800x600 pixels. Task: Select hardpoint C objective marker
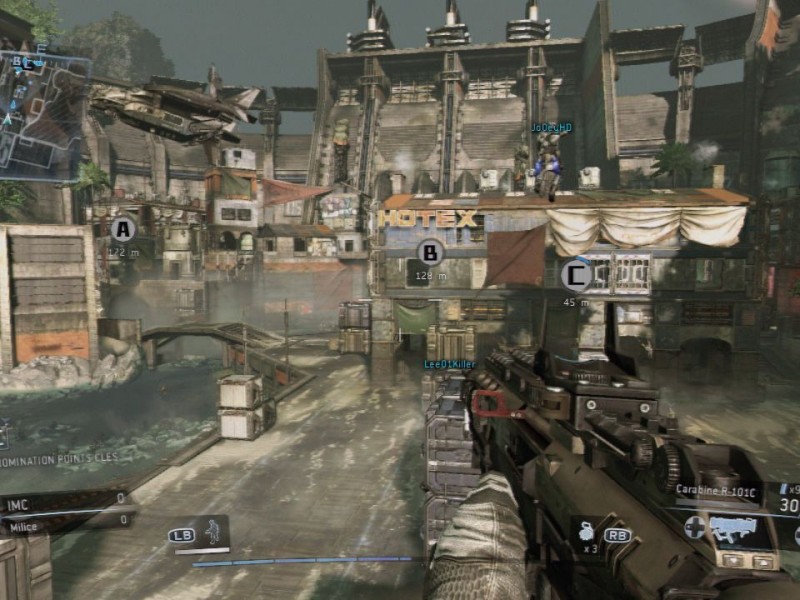575,274
